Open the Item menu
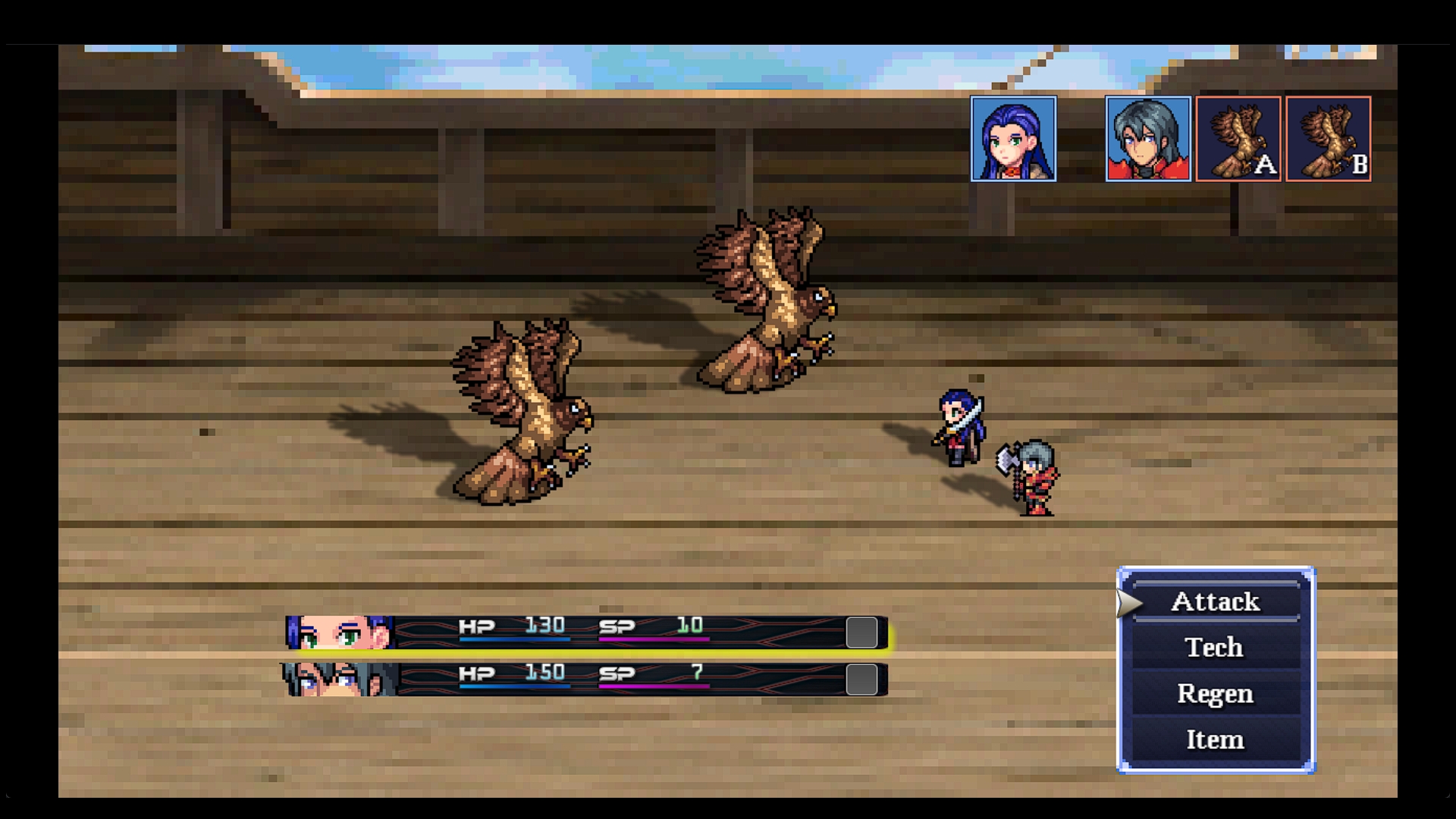1456x819 pixels. (1215, 739)
